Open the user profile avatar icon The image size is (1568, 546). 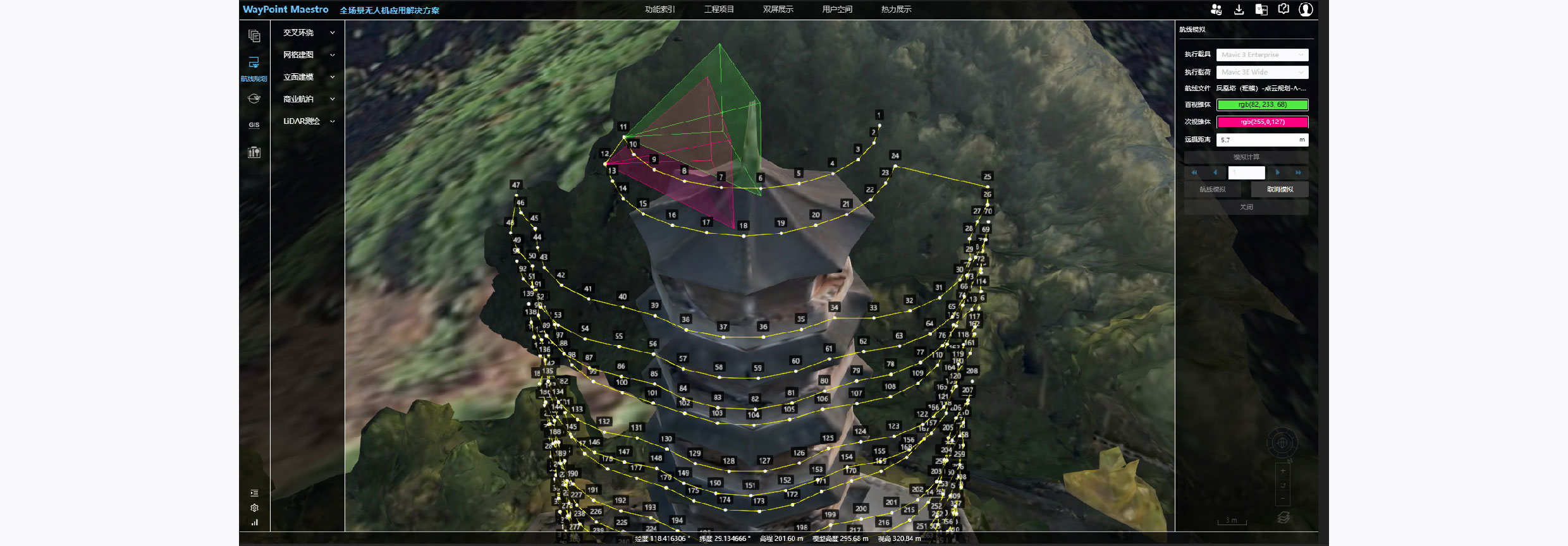click(x=1306, y=9)
